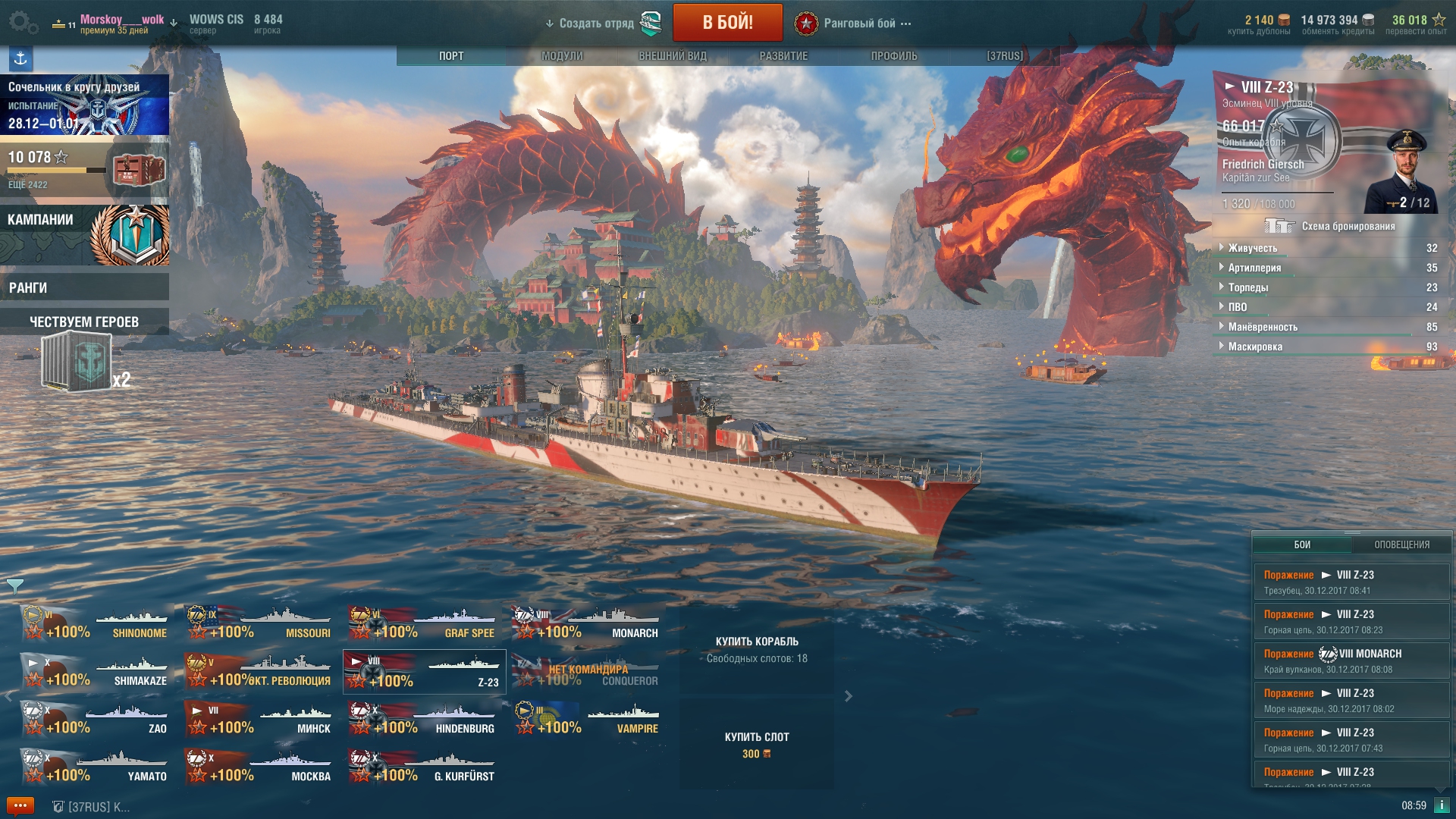Select the Yamato ship slot

pyautogui.click(x=96, y=767)
